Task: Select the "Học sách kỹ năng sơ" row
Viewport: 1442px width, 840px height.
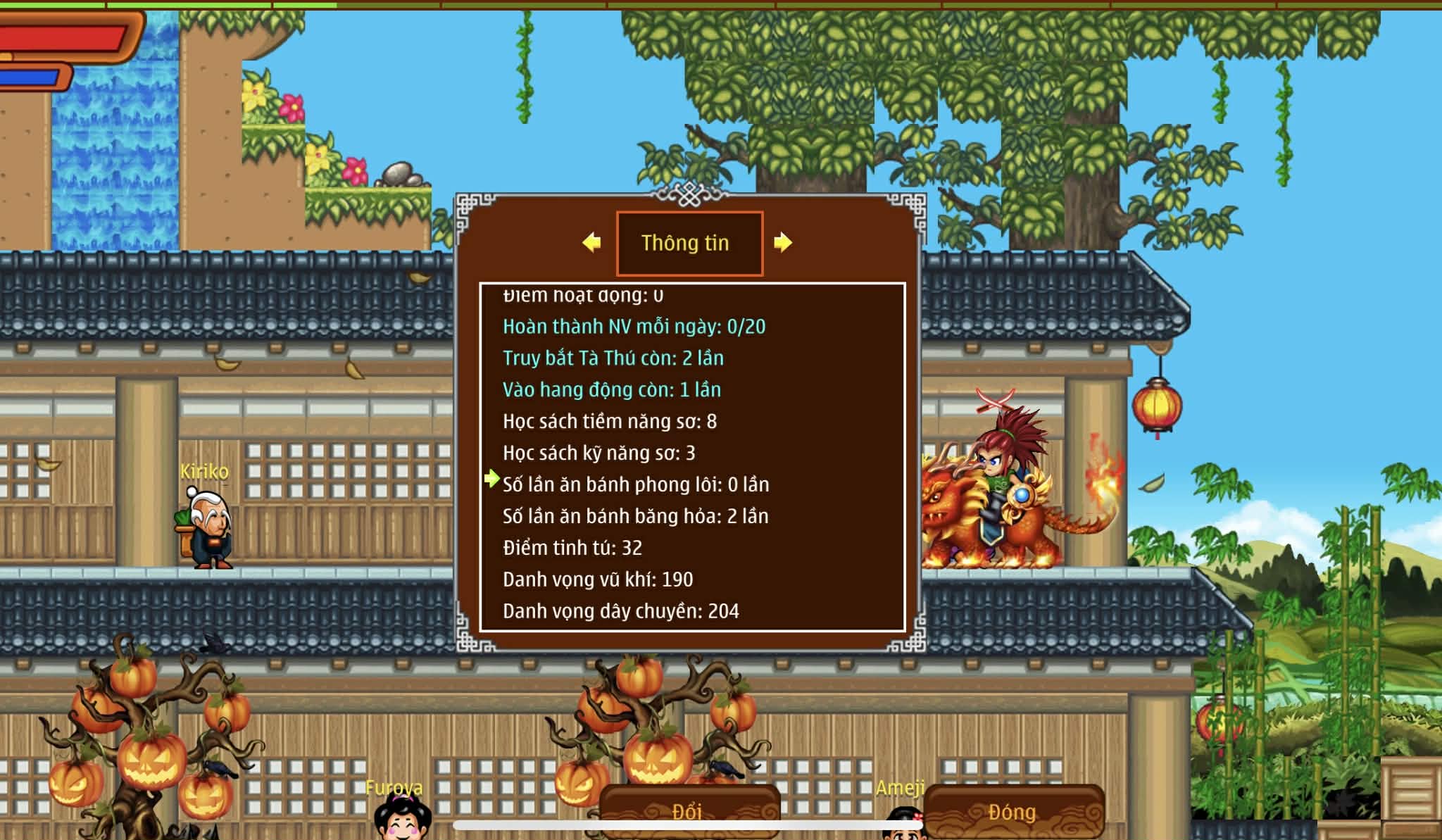Action: (x=598, y=453)
